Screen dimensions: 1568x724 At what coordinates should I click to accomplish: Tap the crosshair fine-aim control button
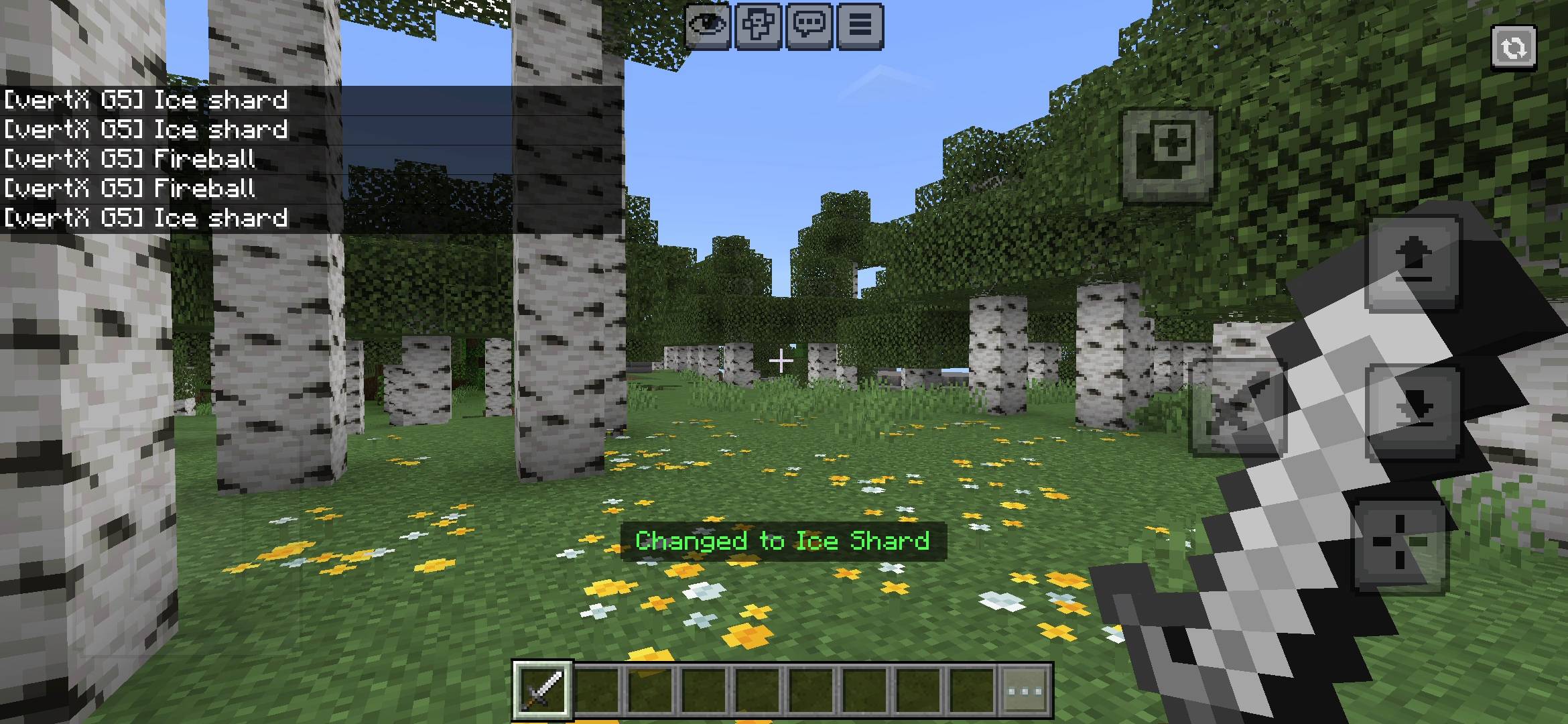1400,543
